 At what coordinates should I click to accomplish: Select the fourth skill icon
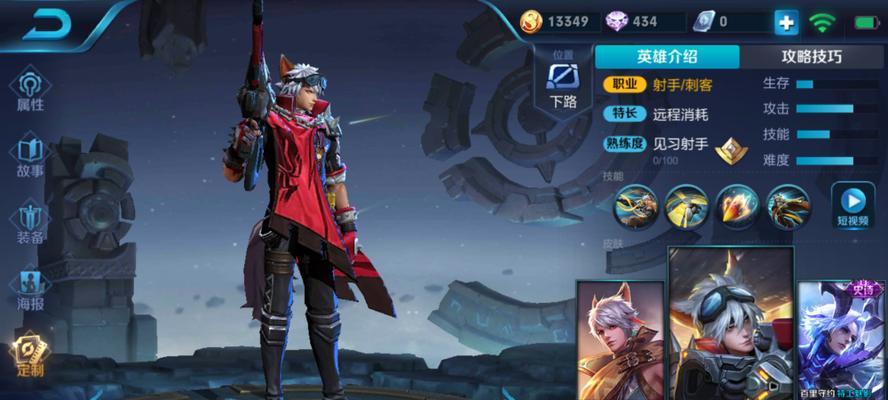pos(787,206)
